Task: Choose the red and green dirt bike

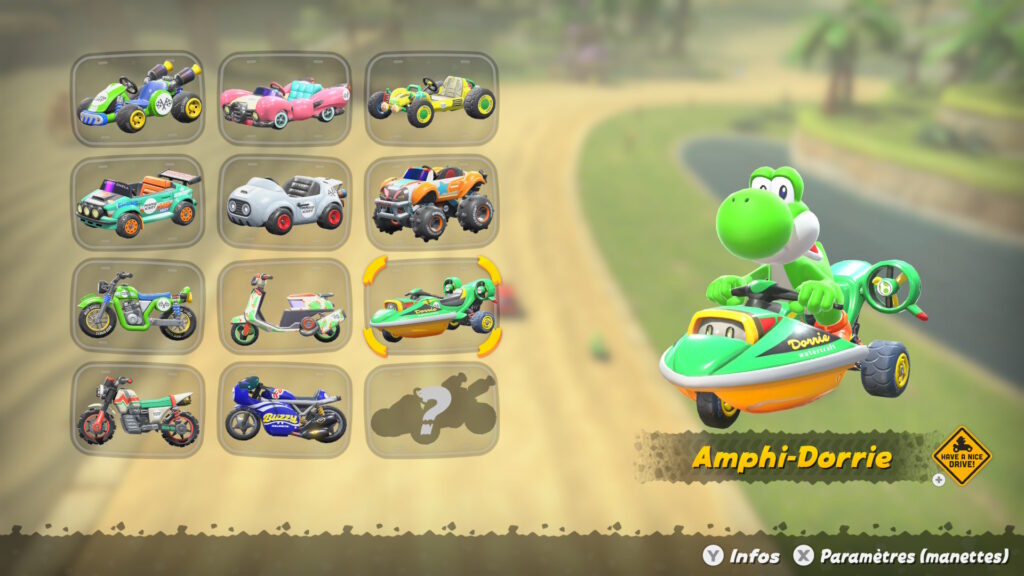Action: point(138,410)
